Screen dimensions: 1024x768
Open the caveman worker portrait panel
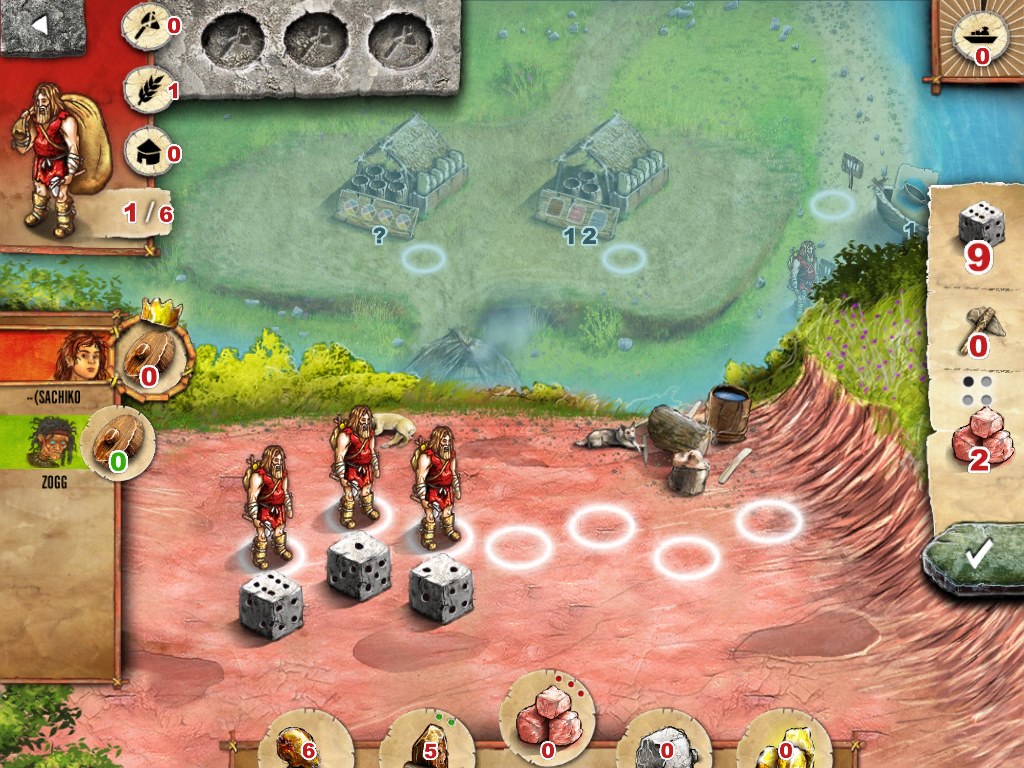click(60, 150)
